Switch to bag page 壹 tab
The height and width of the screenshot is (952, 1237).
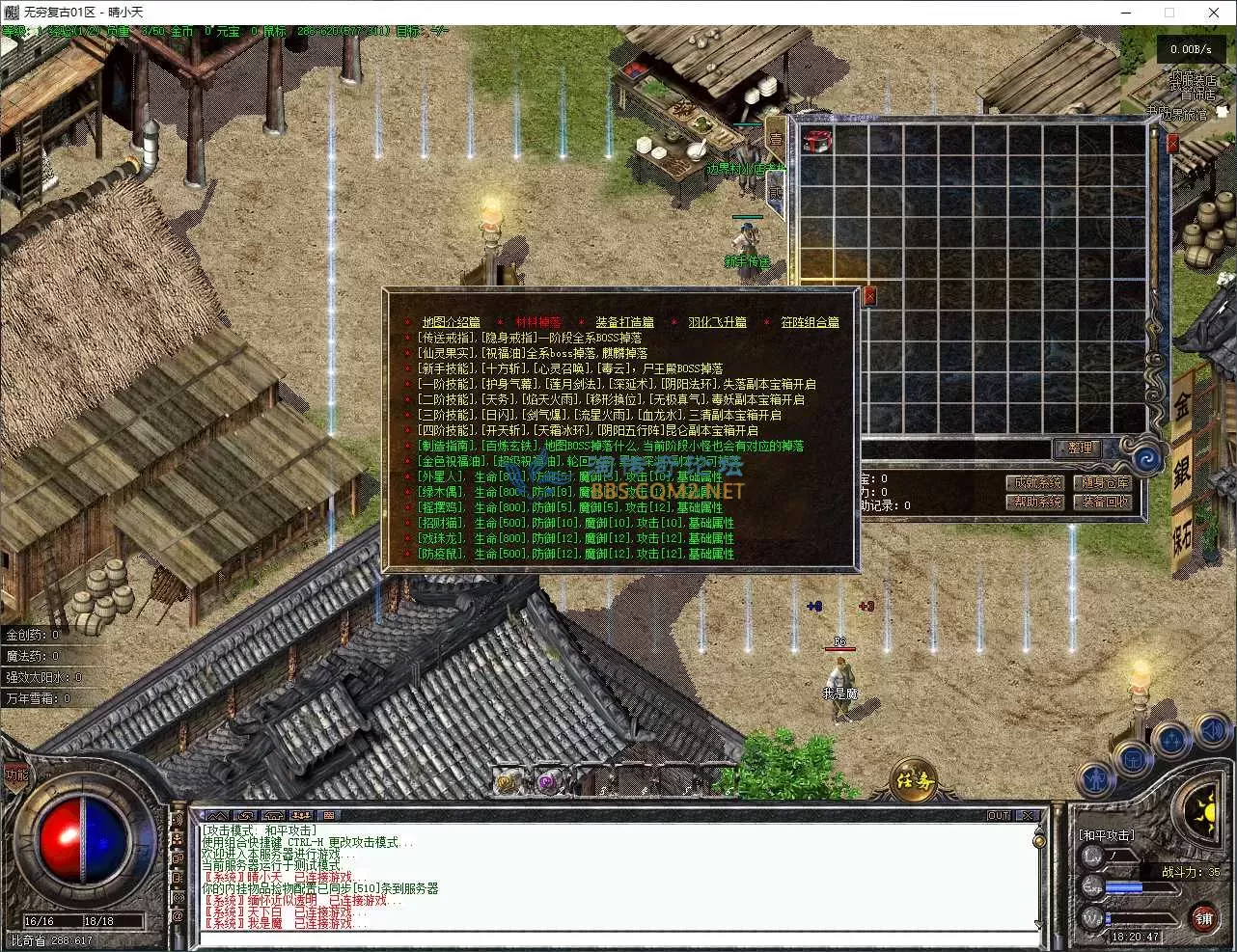pyautogui.click(x=775, y=138)
